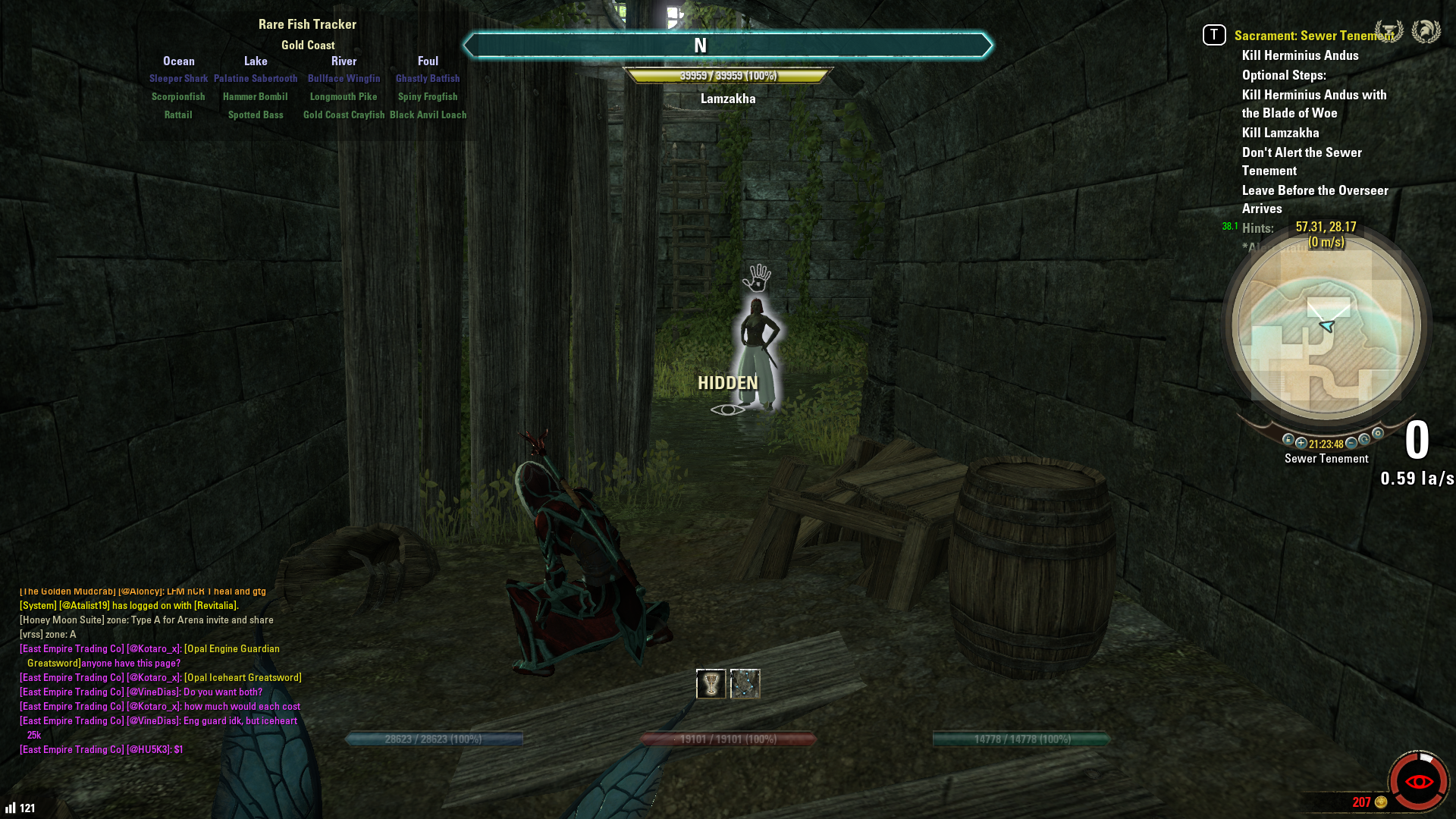The height and width of the screenshot is (819, 1456).
Task: Click the helmet laurel icon
Action: pyautogui.click(x=1426, y=31)
